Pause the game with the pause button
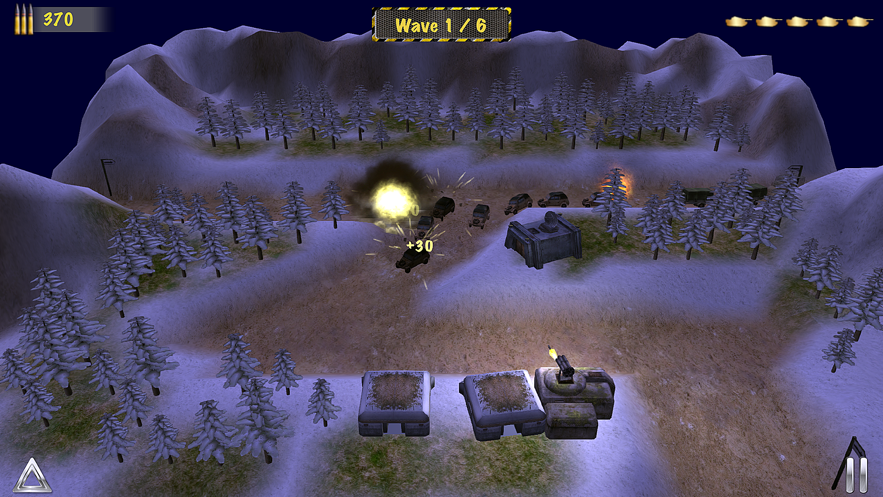The image size is (883, 497). [x=856, y=472]
